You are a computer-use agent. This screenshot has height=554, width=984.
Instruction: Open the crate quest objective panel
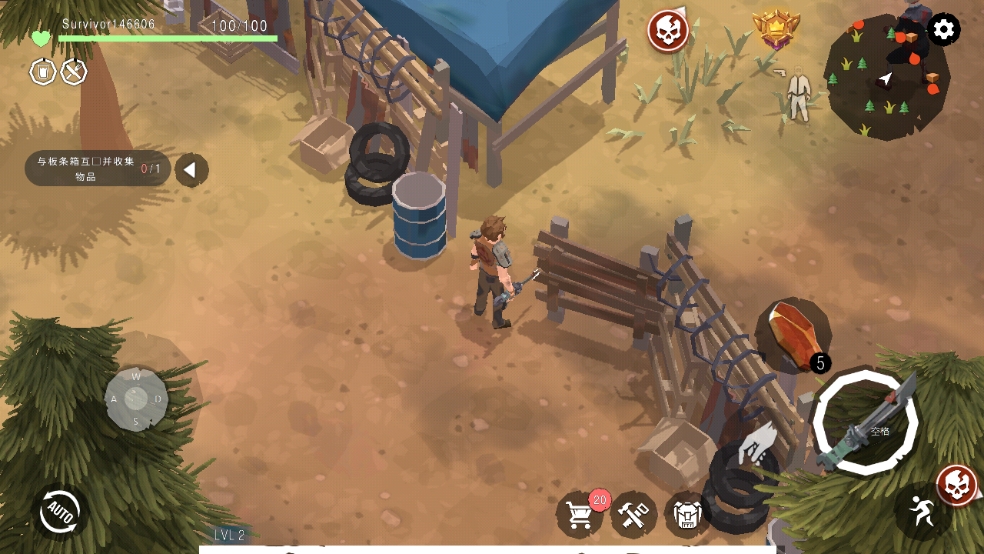(x=97, y=169)
